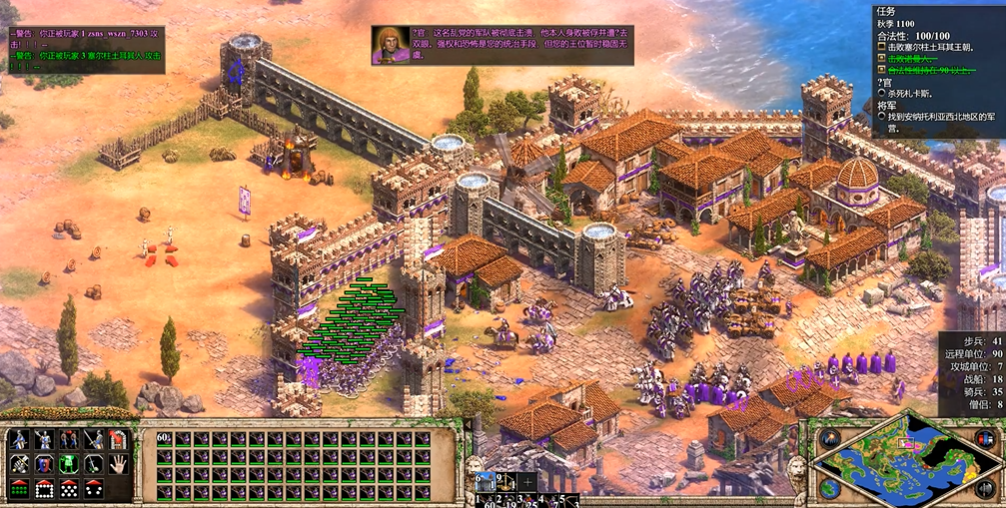The width and height of the screenshot is (1006, 508).
Task: Click the signal flare button beside minimap
Action: (829, 440)
